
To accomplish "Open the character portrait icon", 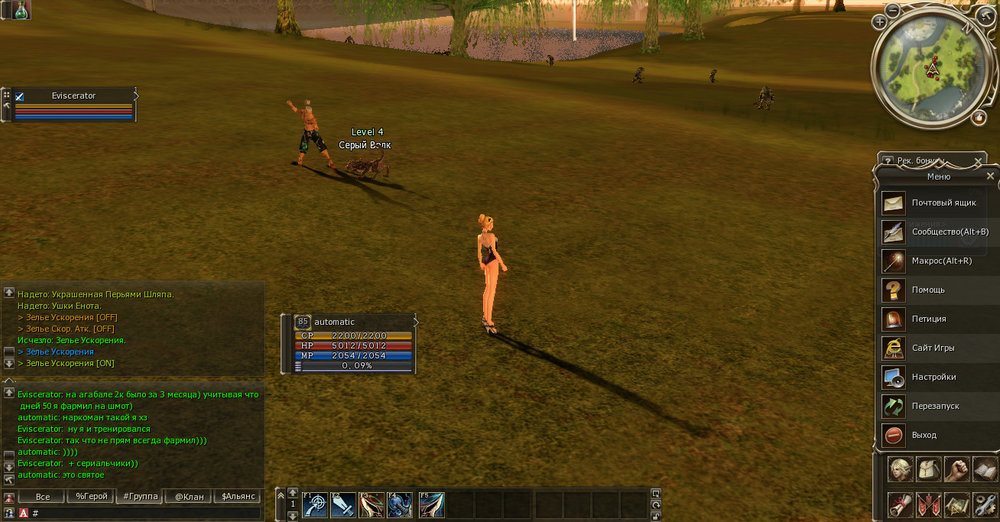I will [901, 470].
